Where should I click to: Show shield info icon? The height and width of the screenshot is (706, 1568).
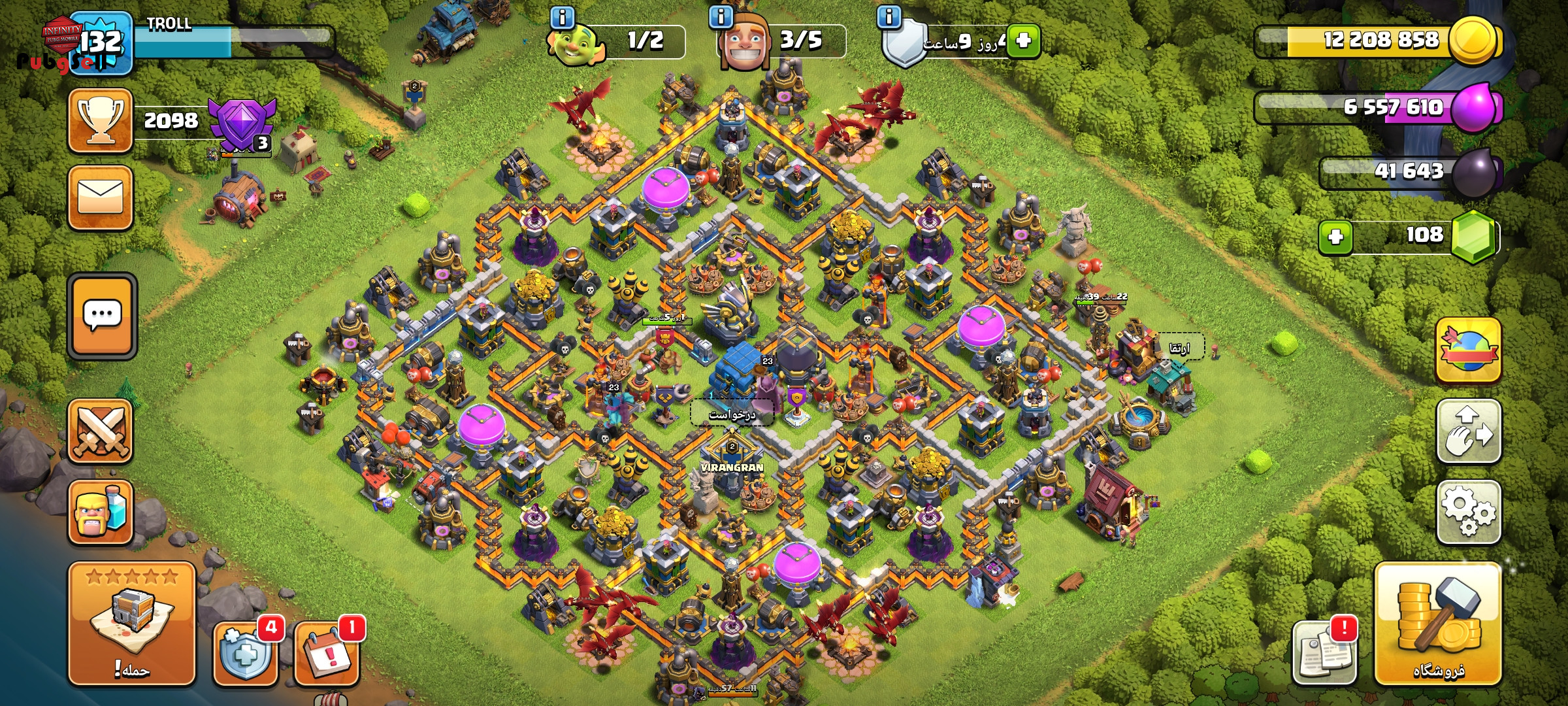pyautogui.click(x=889, y=17)
